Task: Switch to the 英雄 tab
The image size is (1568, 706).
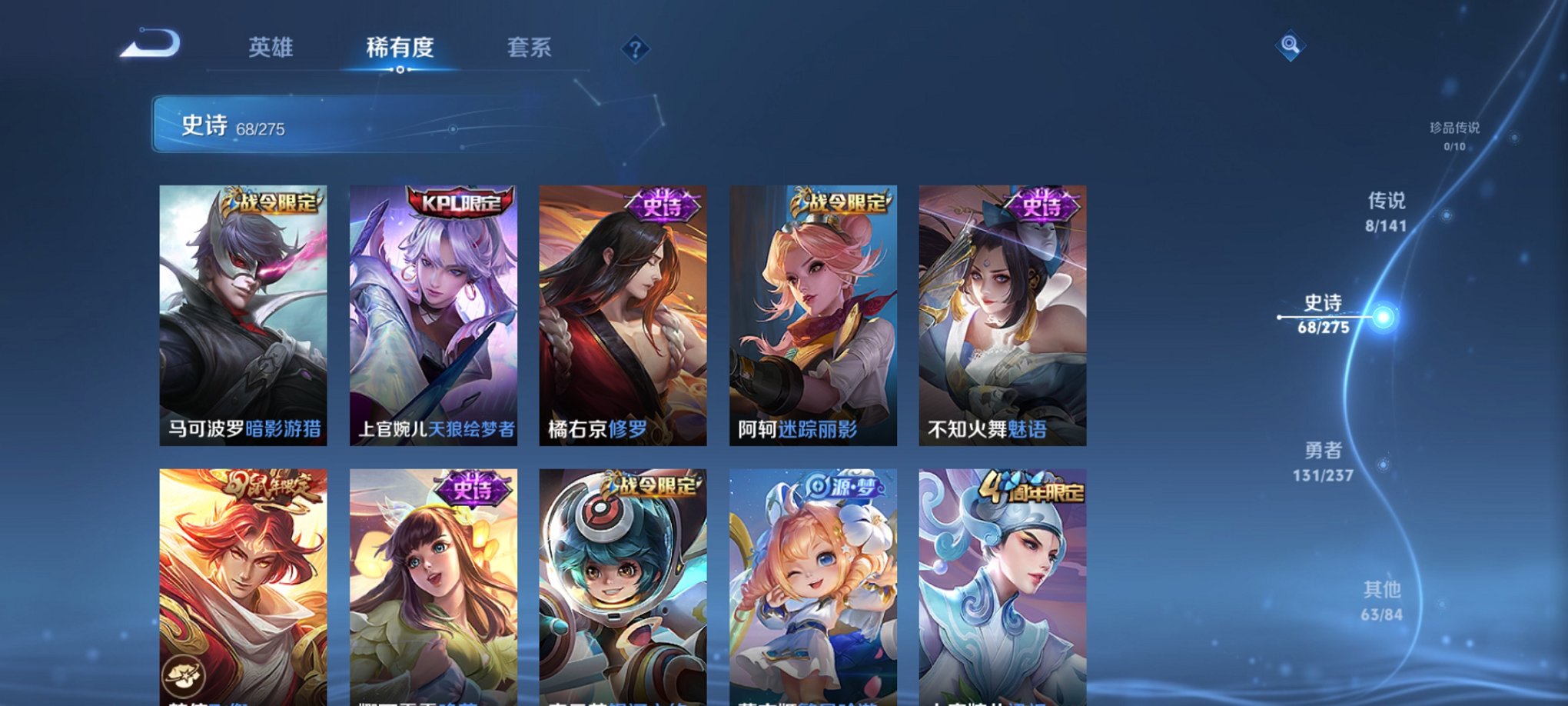Action: pos(273,47)
